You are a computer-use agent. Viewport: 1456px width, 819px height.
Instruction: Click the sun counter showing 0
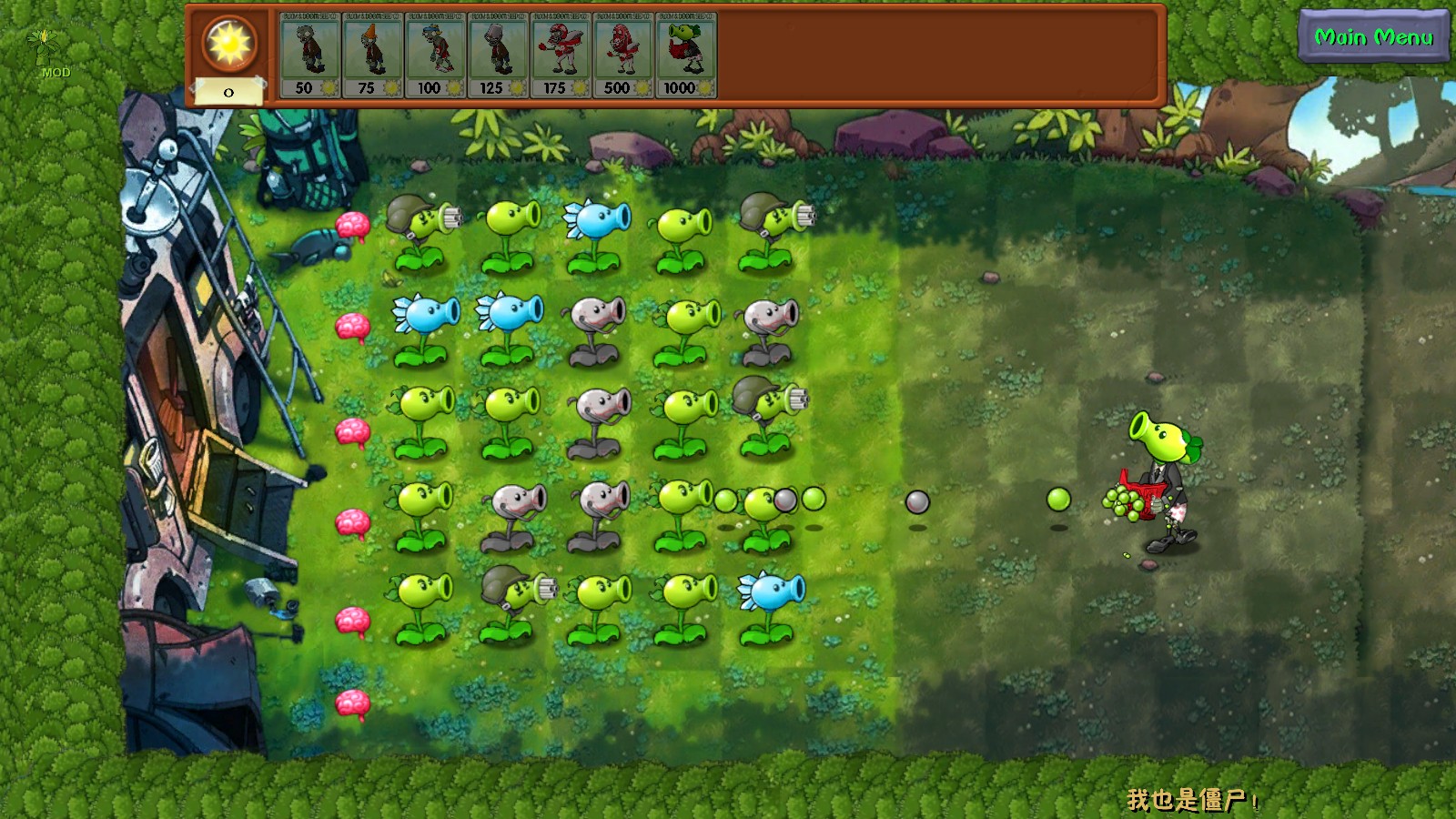[x=229, y=91]
